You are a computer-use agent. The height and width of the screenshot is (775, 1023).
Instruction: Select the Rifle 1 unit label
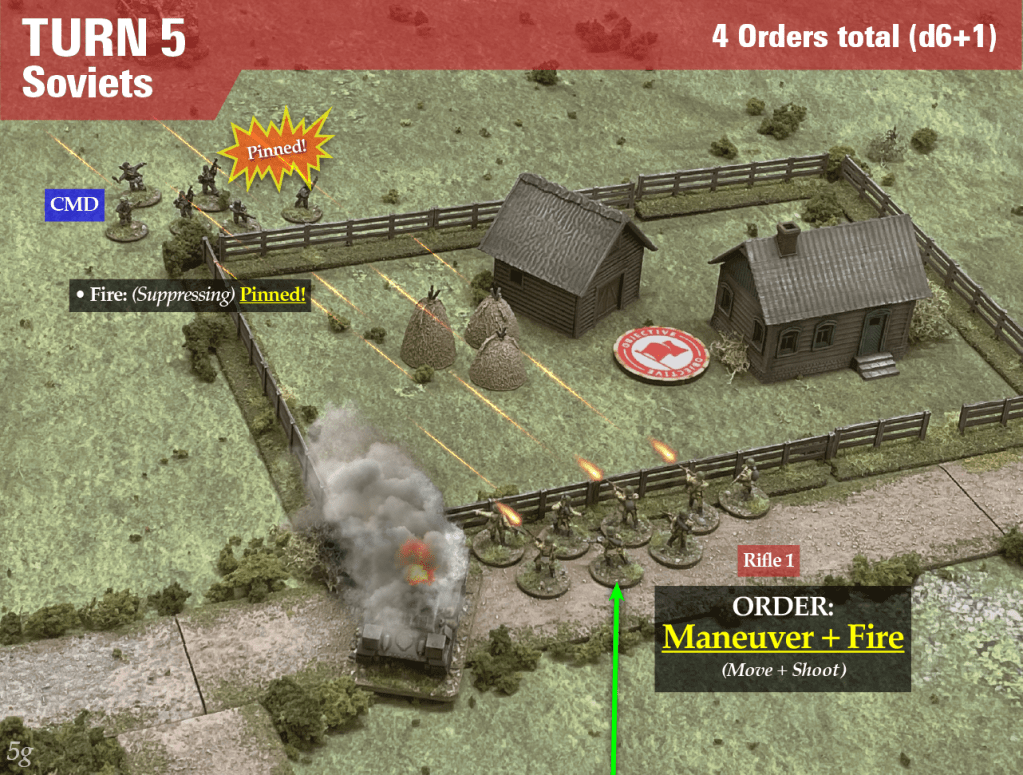point(768,561)
